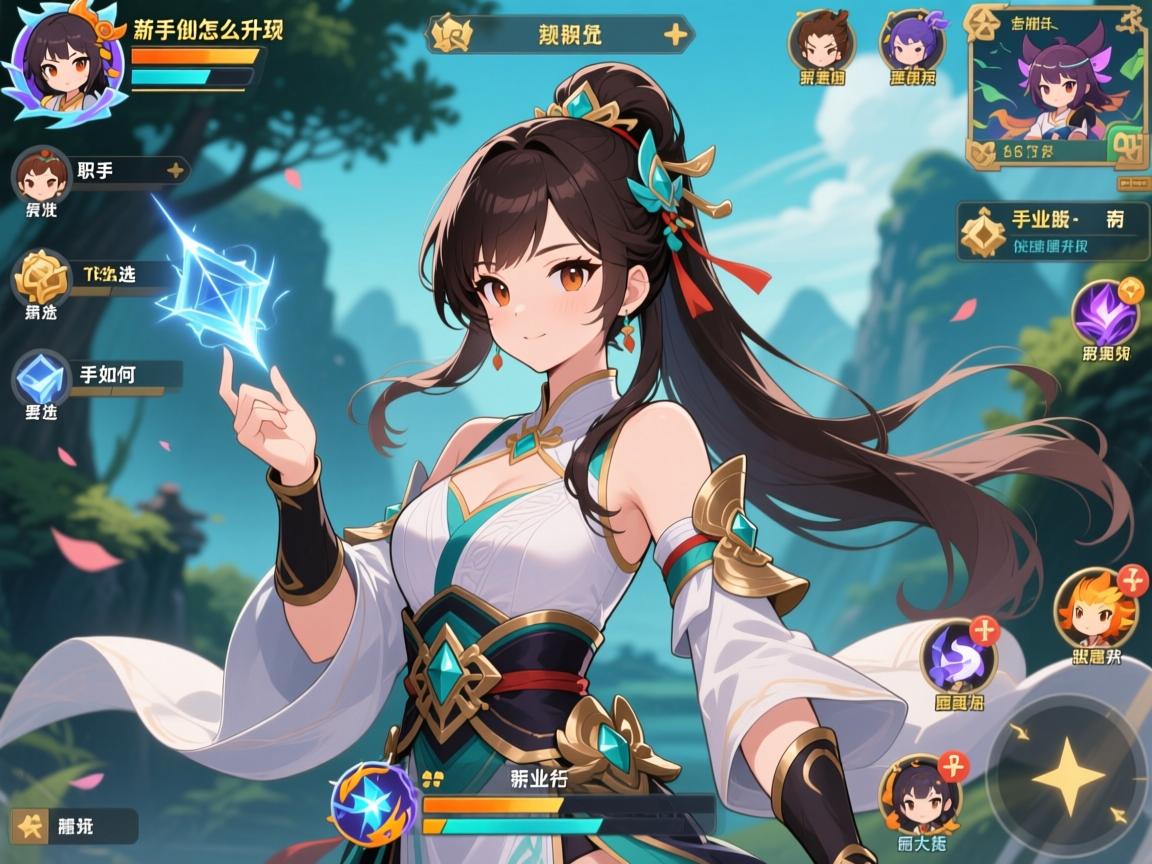The image size is (1152, 864).
Task: Select the purple-haired teammate portrait
Action: tap(911, 40)
